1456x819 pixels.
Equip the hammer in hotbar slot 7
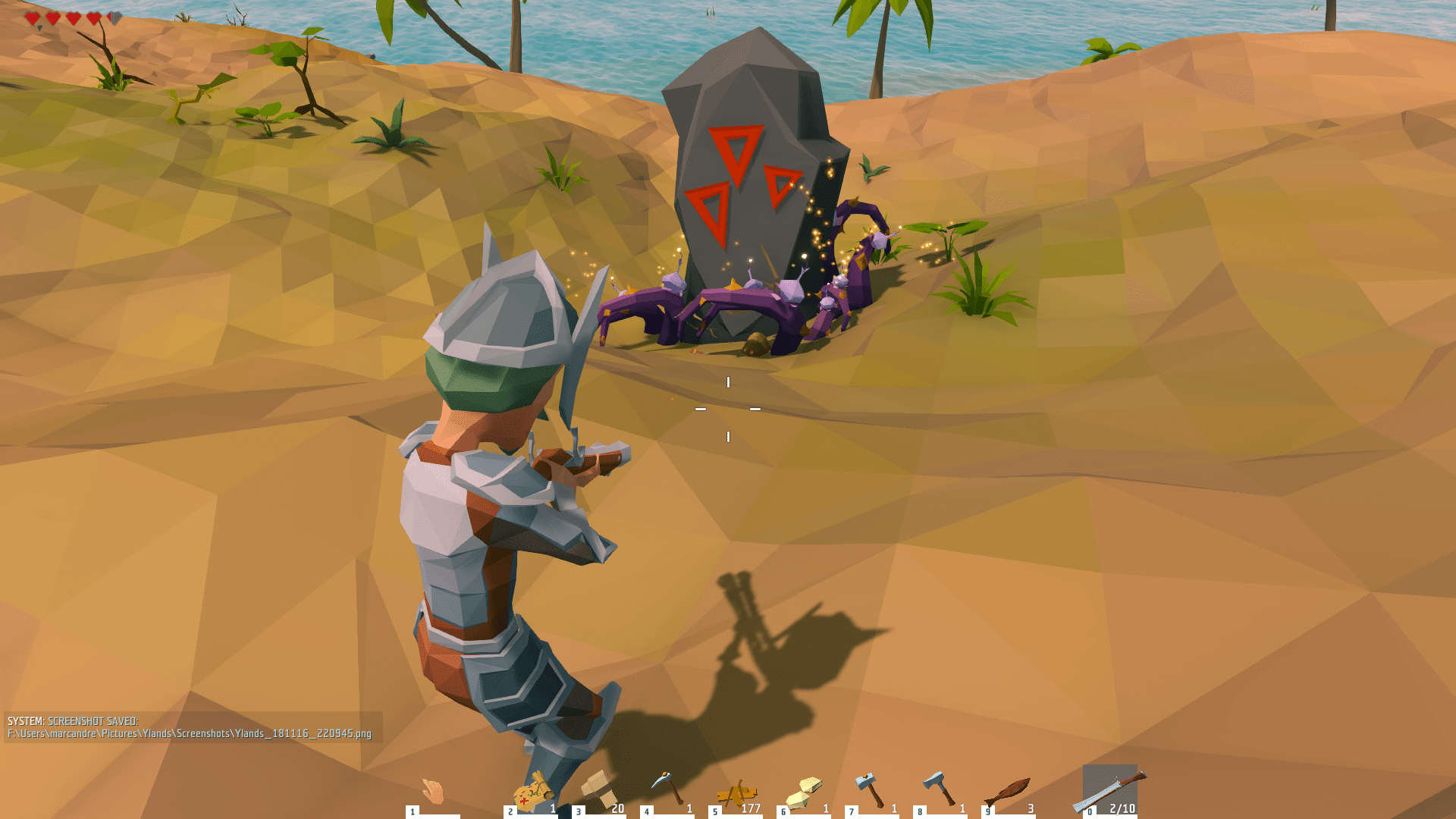[x=868, y=790]
